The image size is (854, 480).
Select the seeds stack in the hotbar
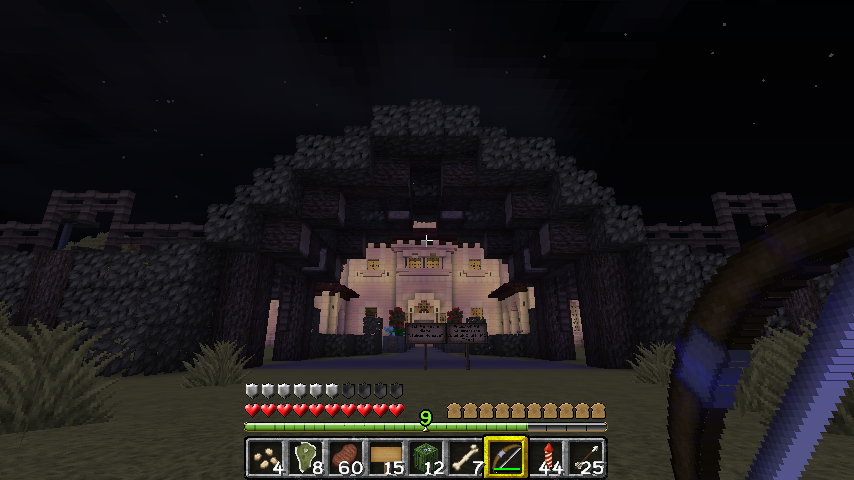click(x=265, y=457)
